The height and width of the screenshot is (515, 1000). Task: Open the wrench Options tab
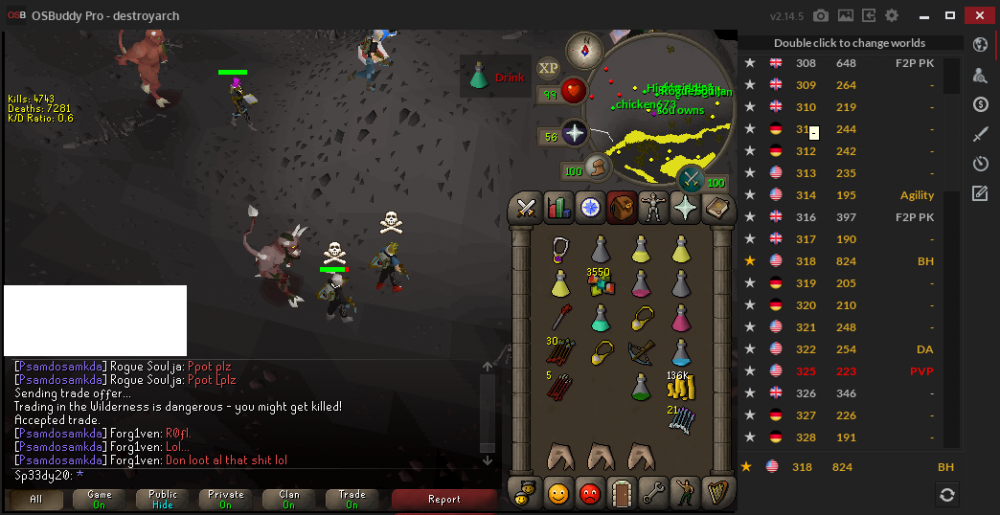[653, 492]
